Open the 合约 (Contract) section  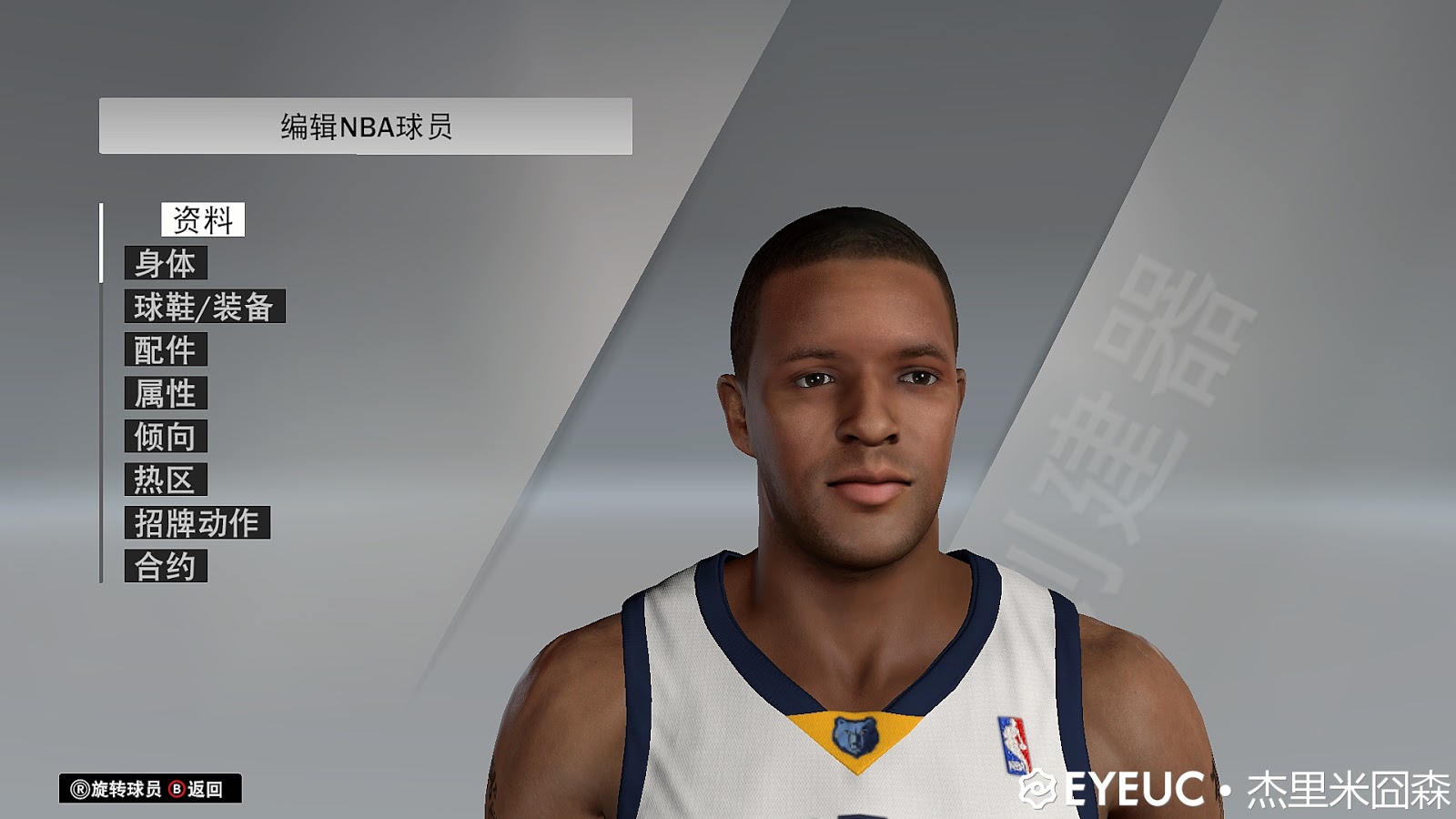(x=166, y=565)
